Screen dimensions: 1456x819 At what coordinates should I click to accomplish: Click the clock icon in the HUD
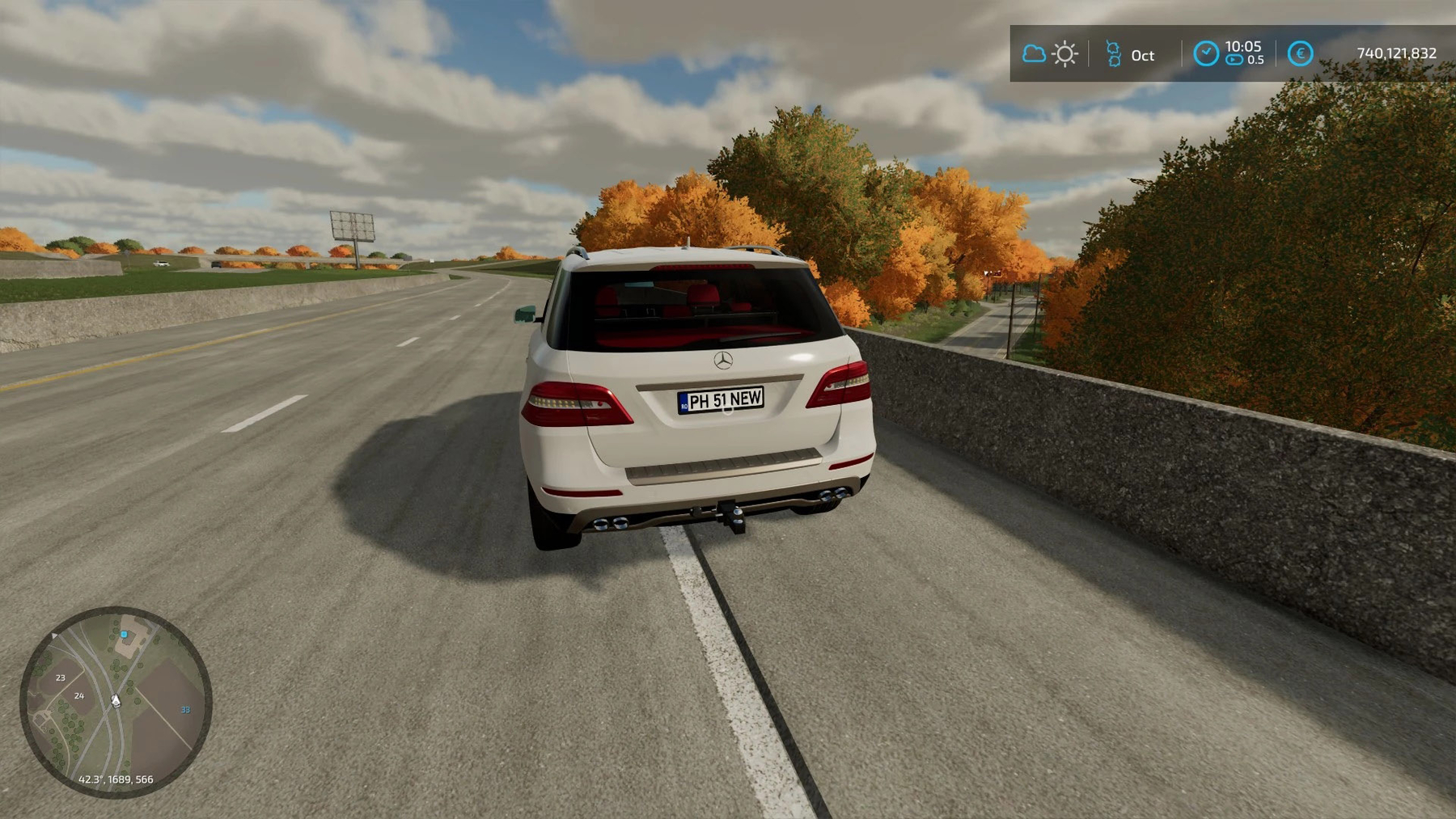(x=1205, y=54)
